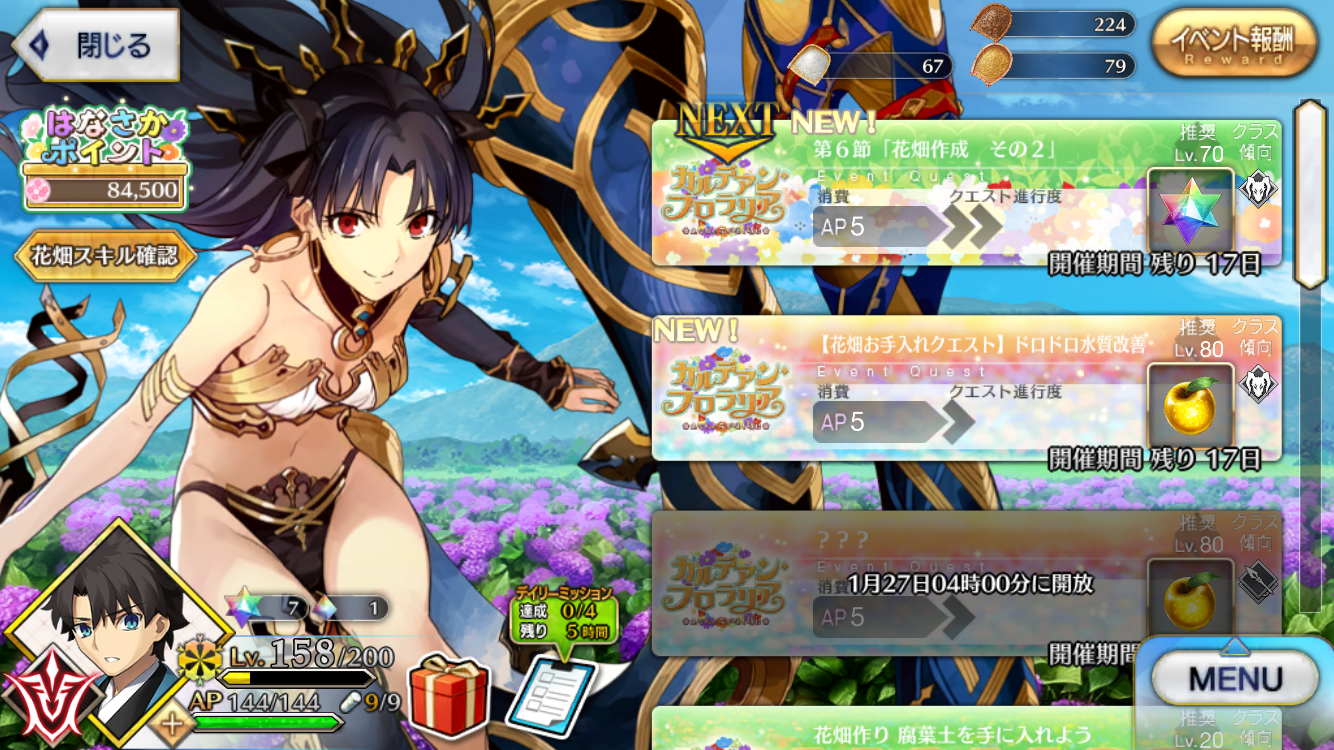The height and width of the screenshot is (750, 1334).
Task: Close the event screen with 閉じる
Action: (x=95, y=45)
